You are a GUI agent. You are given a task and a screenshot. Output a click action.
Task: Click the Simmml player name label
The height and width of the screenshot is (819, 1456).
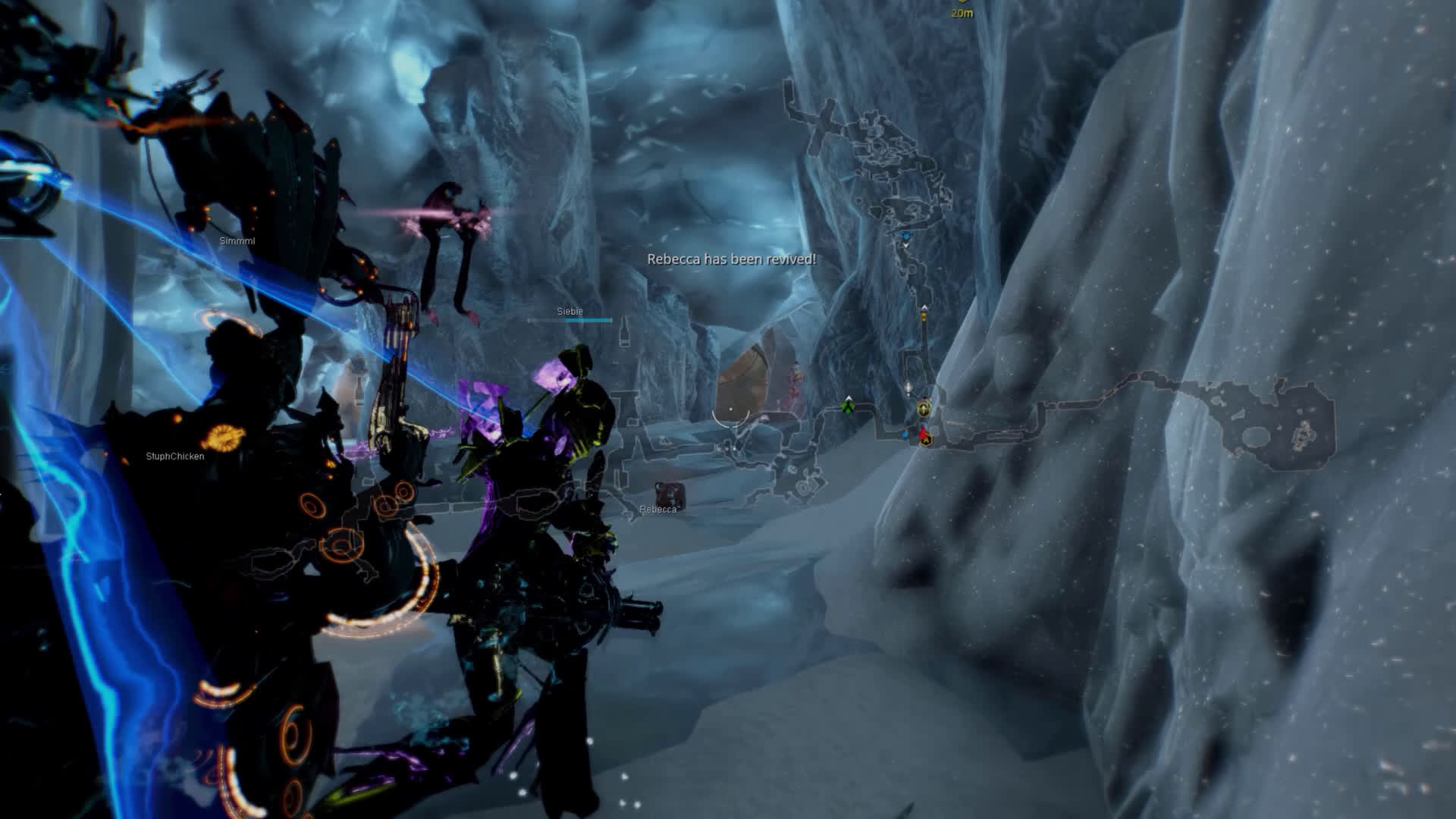click(x=237, y=241)
